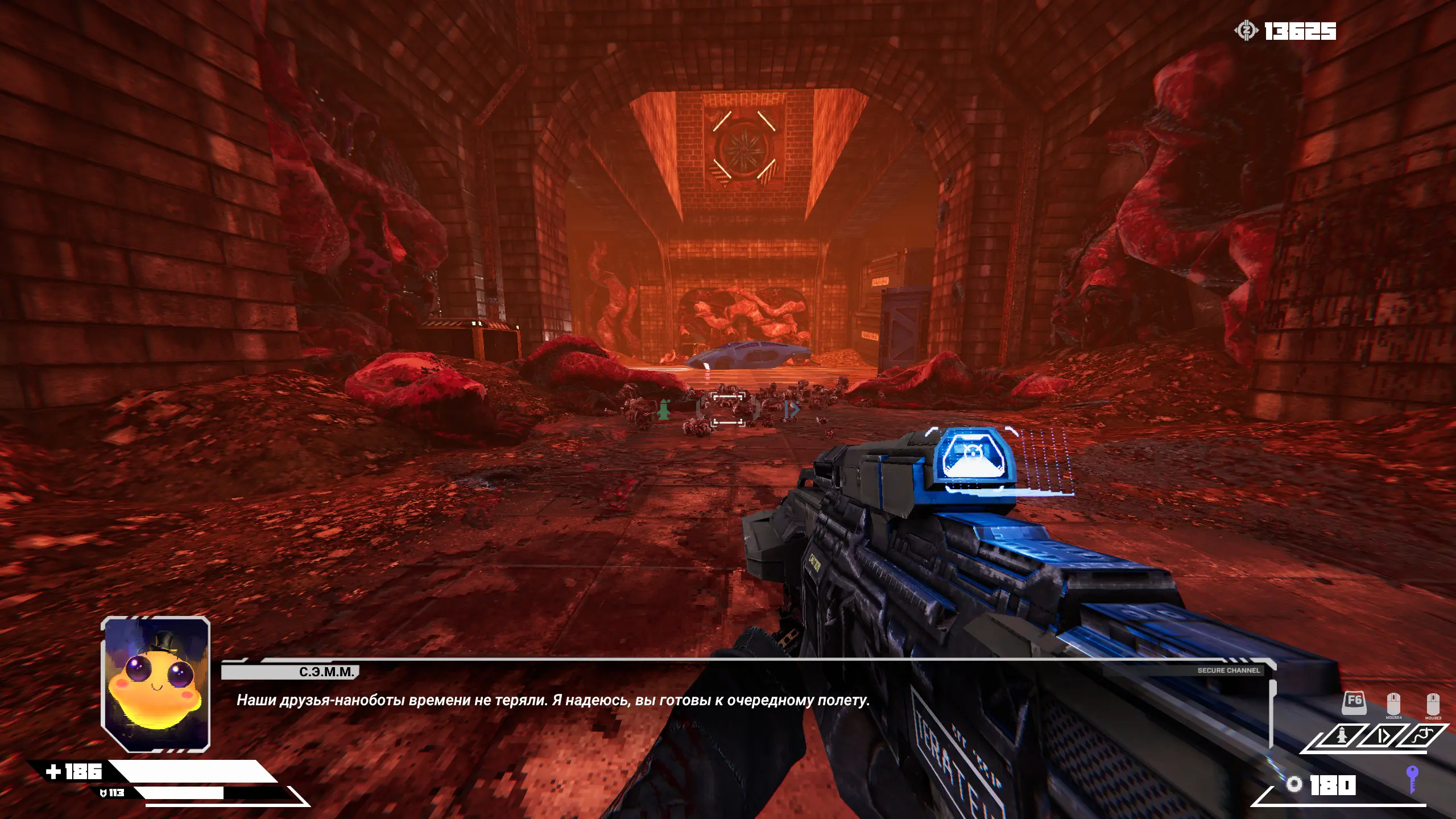Viewport: 1456px width, 819px height.
Task: Trigger the arrow dash ability slot
Action: coord(1383,737)
